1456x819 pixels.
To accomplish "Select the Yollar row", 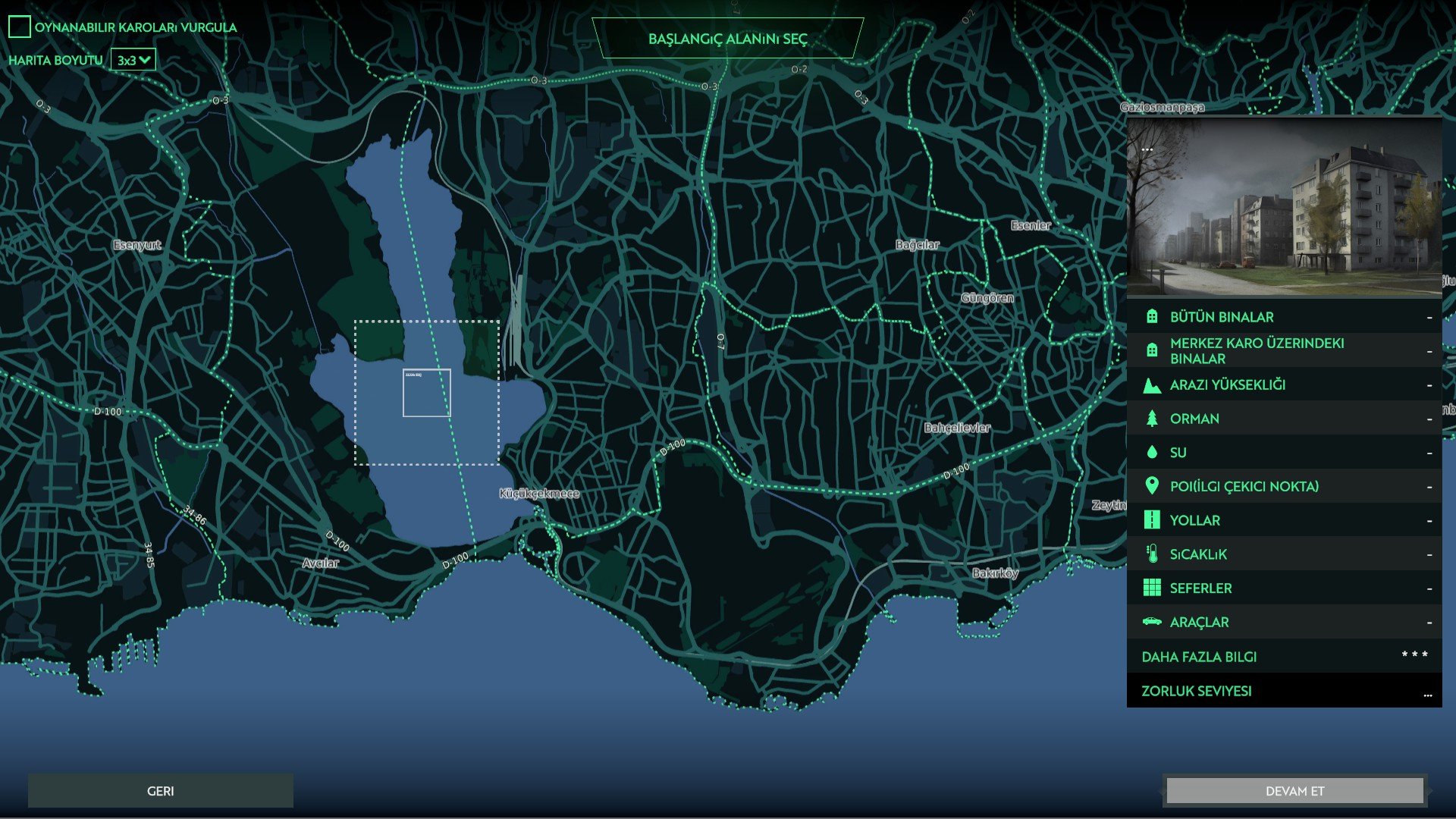I will point(1284,520).
